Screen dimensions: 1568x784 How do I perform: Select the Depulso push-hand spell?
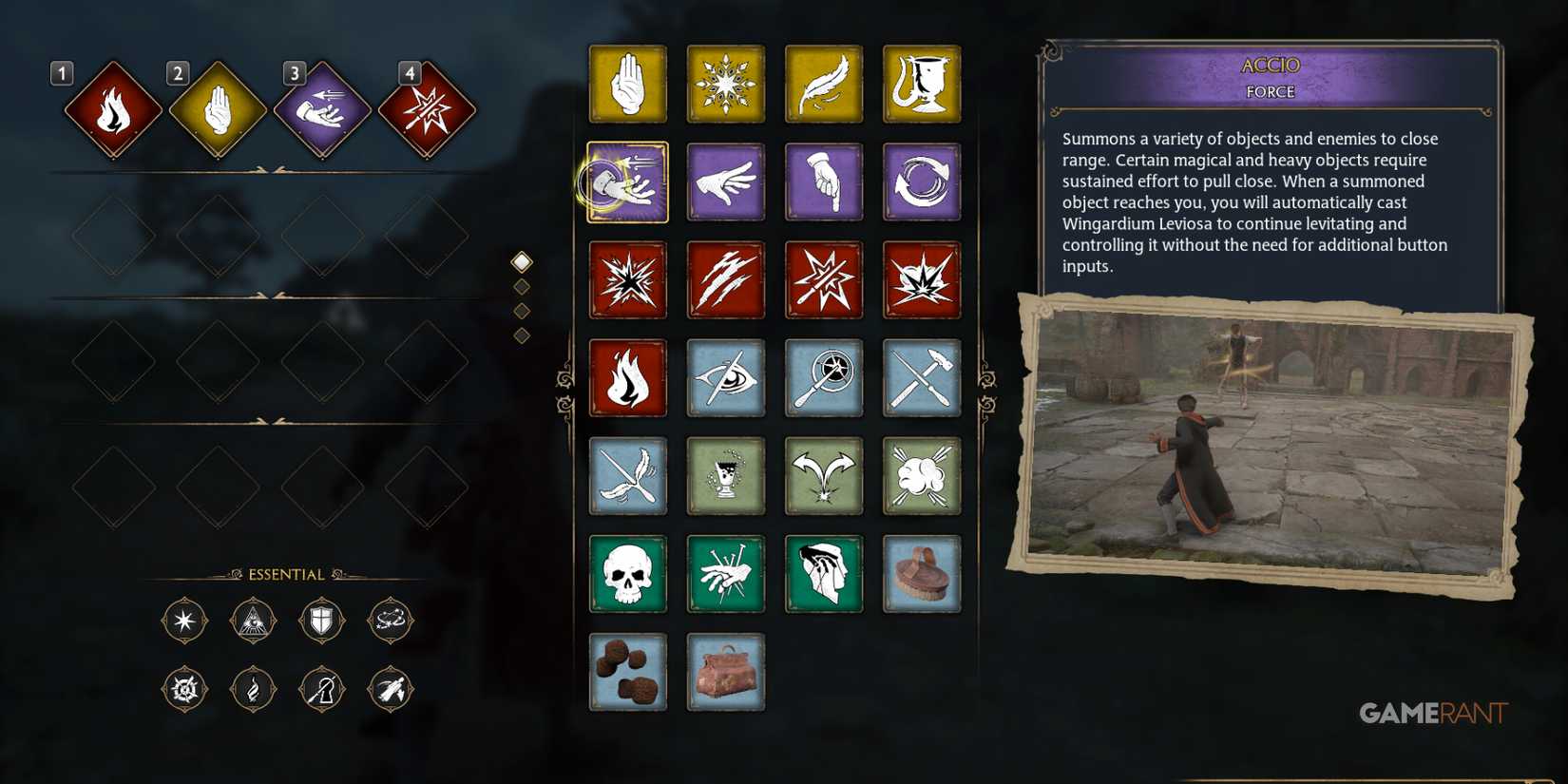(726, 182)
